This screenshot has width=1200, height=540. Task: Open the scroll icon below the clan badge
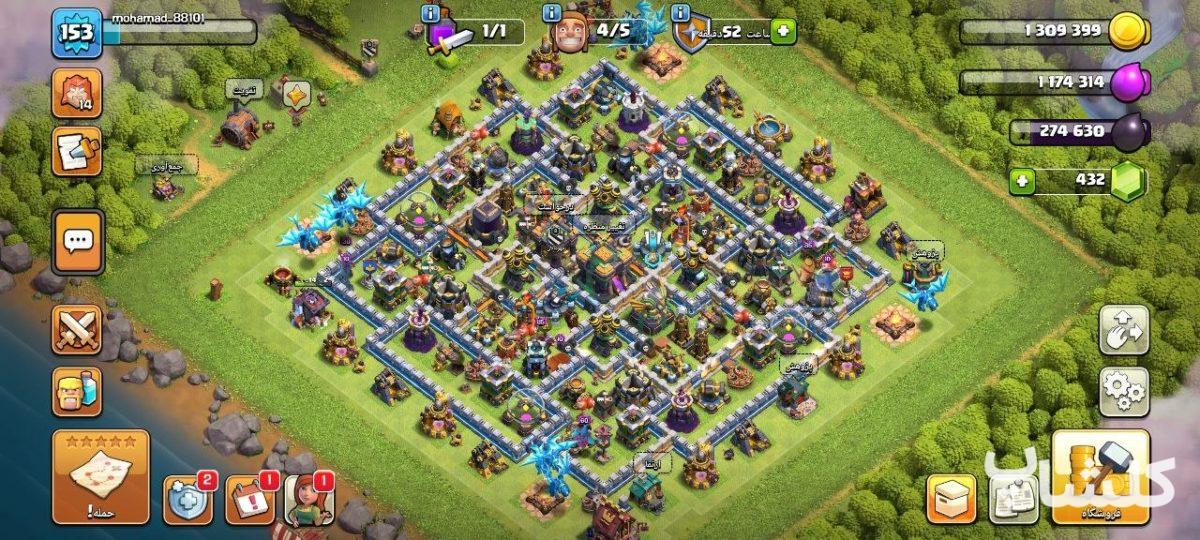77,152
